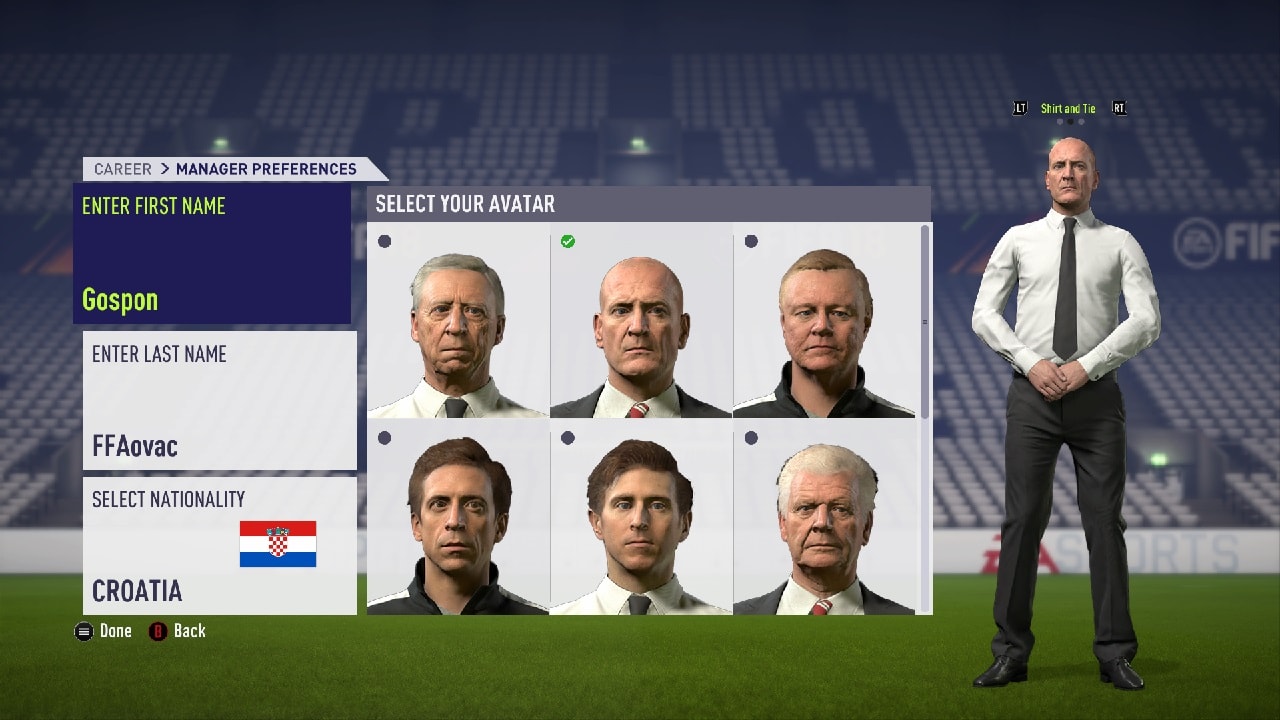Choose the brown-haired avatar wearing a black tracksuit
Screen dimensions: 1280x720
click(458, 517)
